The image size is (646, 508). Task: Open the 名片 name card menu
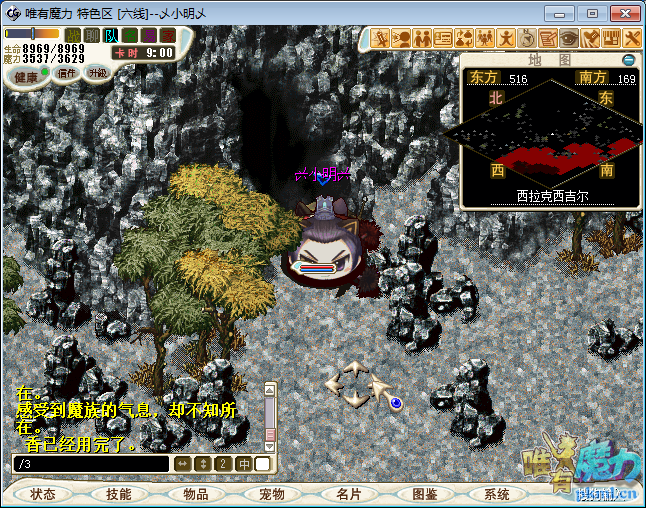[x=349, y=494]
